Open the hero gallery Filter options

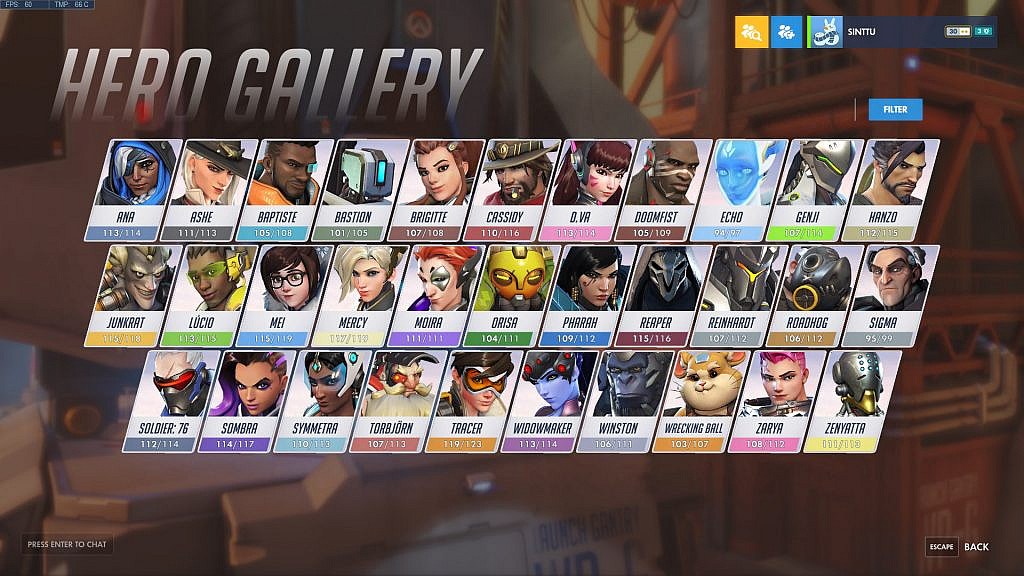tap(895, 109)
